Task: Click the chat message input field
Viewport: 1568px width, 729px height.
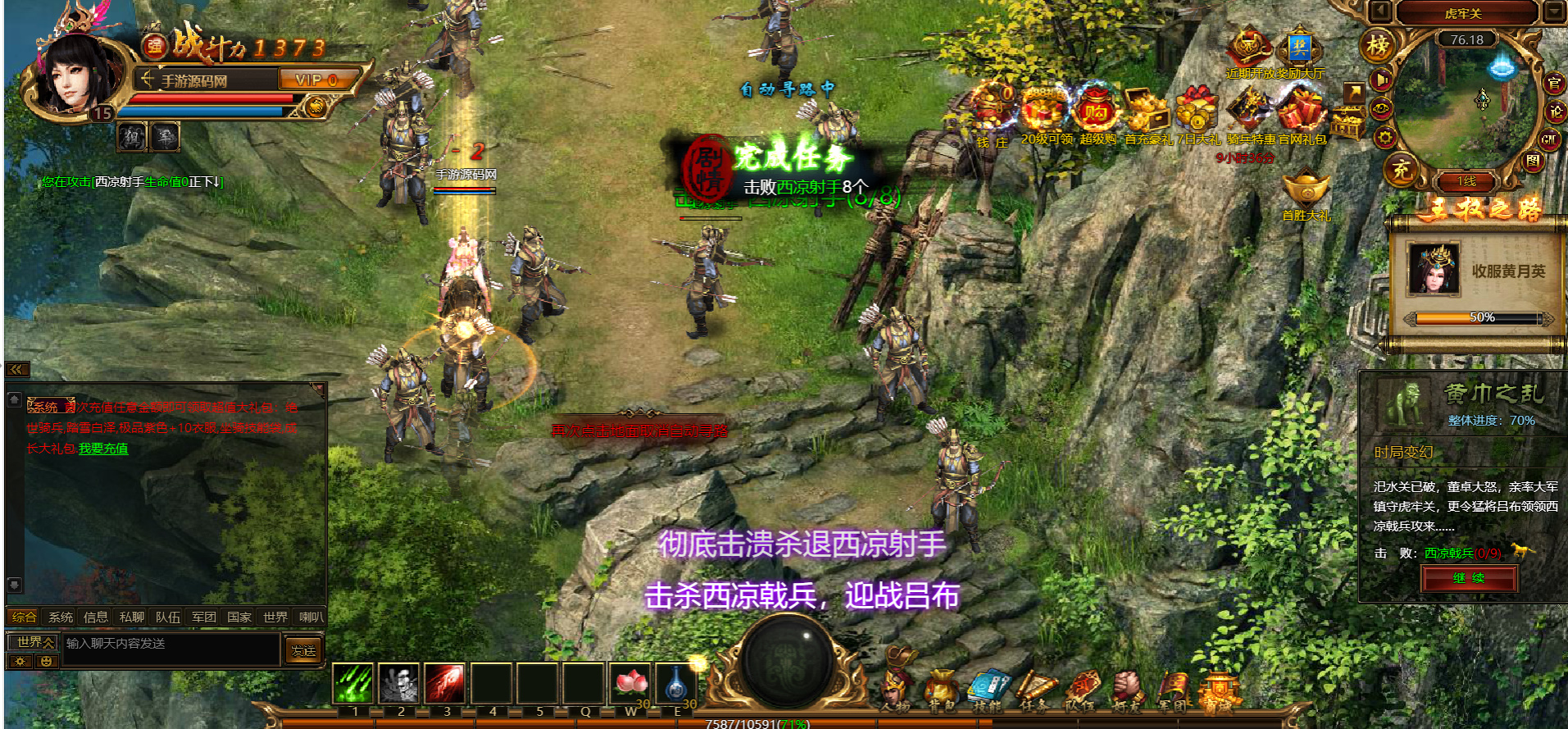Action: (x=170, y=644)
